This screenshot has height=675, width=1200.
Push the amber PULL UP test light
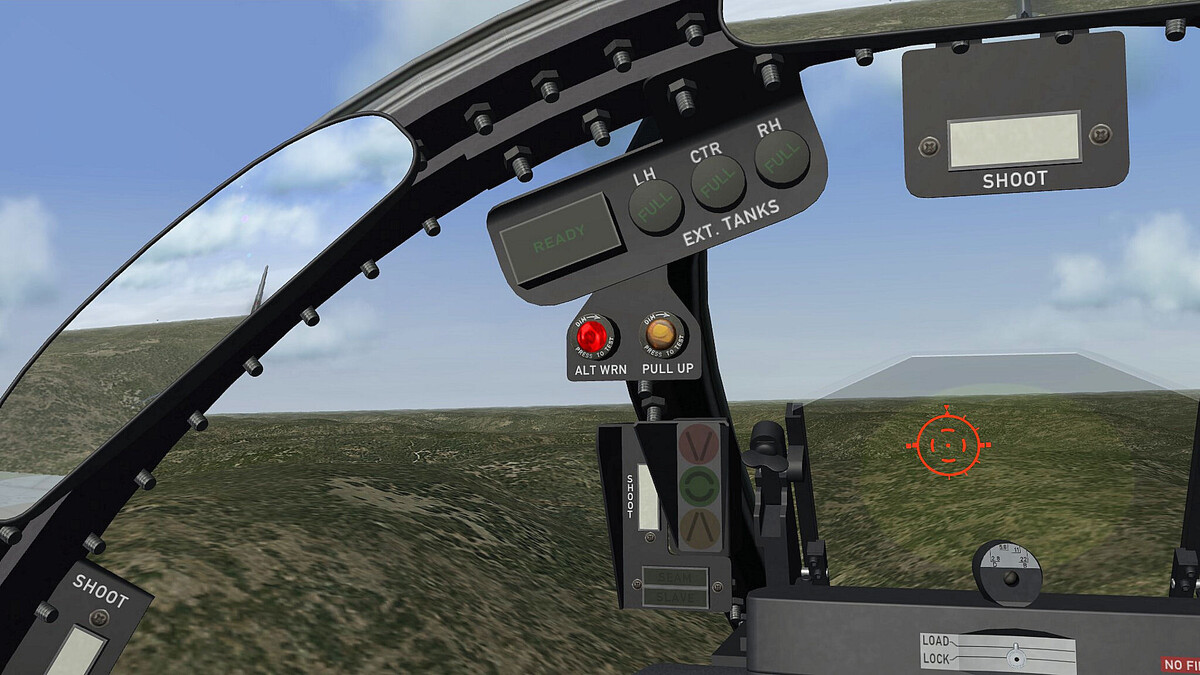point(661,334)
